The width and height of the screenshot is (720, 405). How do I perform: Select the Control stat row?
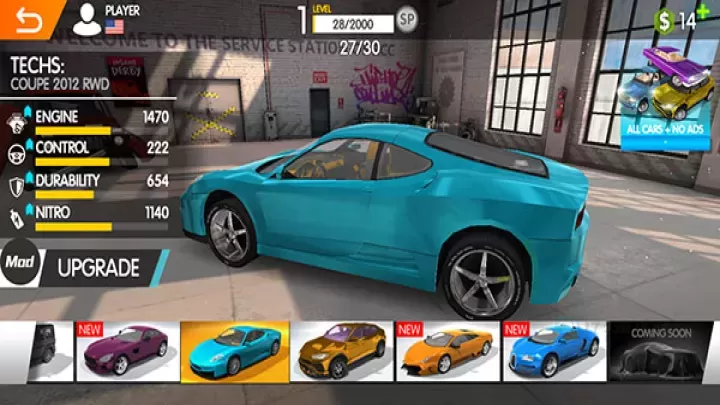(88, 152)
